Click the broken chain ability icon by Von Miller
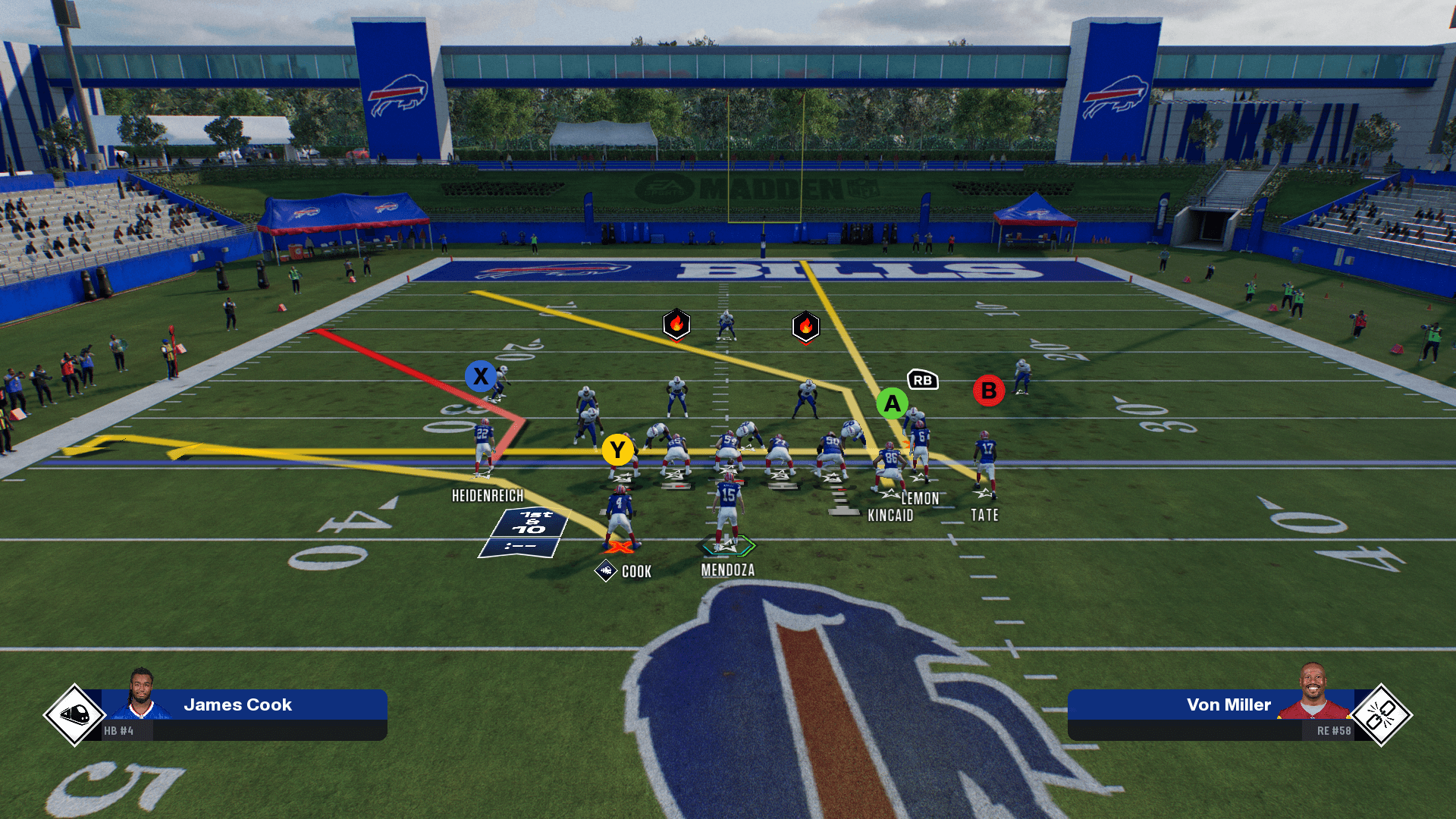 pyautogui.click(x=1380, y=714)
